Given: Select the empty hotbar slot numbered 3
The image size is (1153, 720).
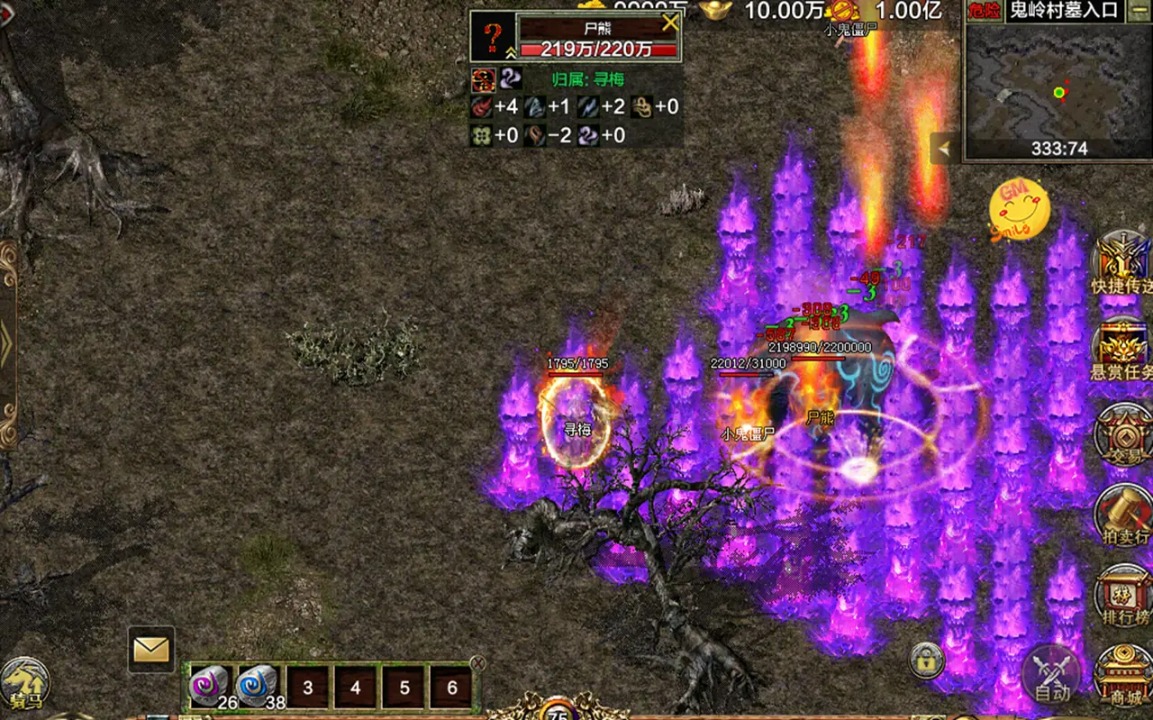Looking at the screenshot, I should (307, 688).
